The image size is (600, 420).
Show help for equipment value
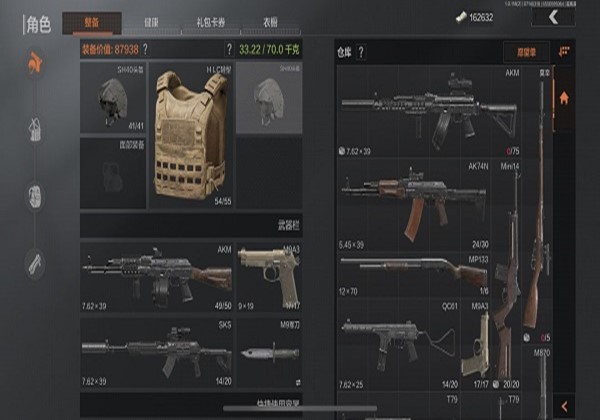(145, 48)
